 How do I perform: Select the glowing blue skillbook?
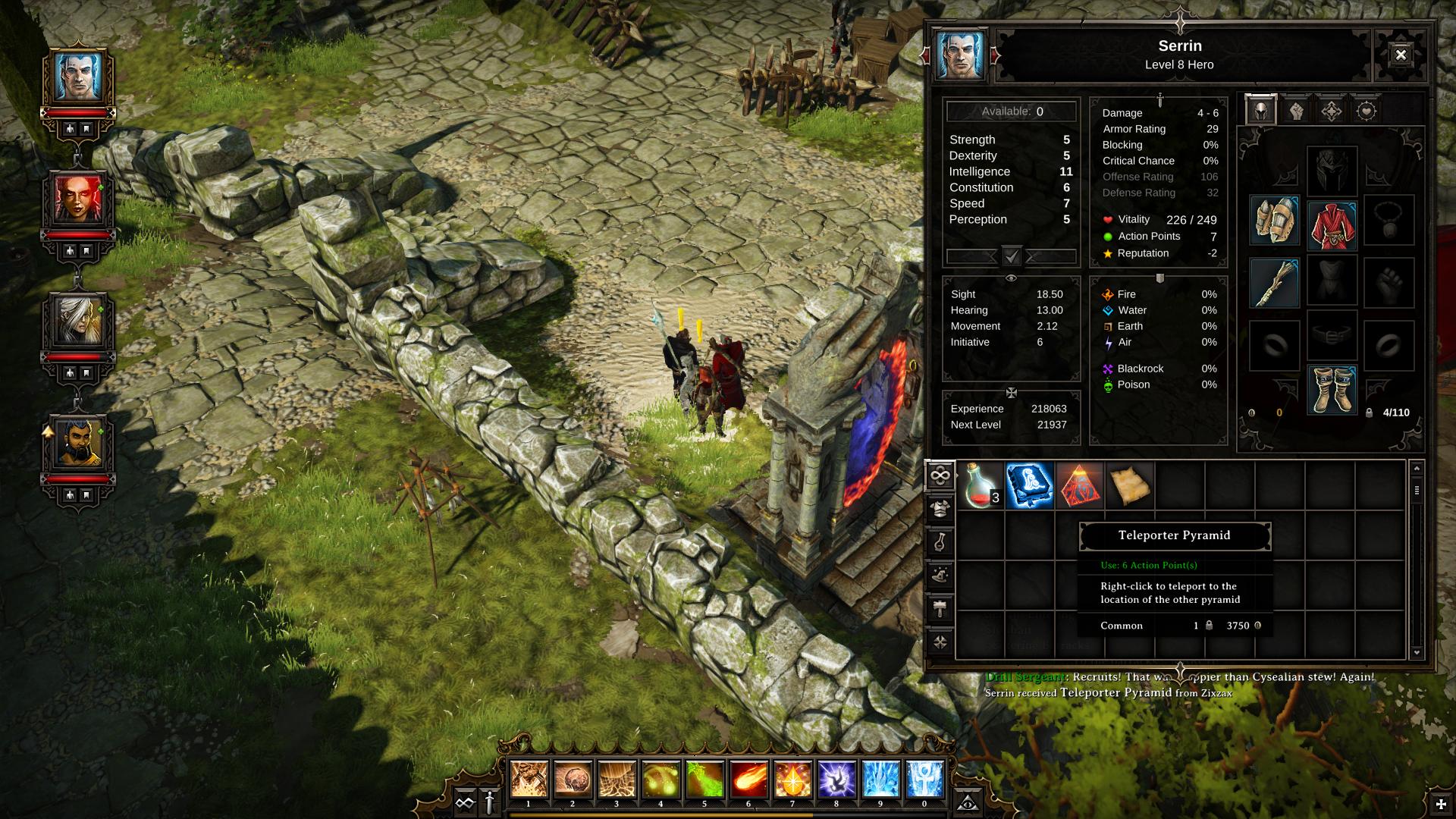point(1029,485)
